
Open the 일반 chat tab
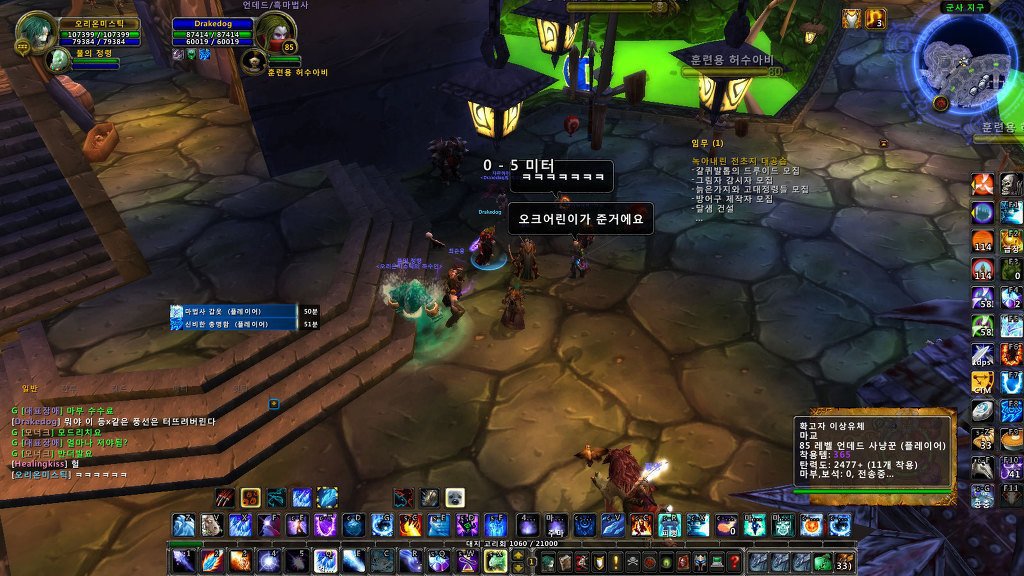coord(29,389)
